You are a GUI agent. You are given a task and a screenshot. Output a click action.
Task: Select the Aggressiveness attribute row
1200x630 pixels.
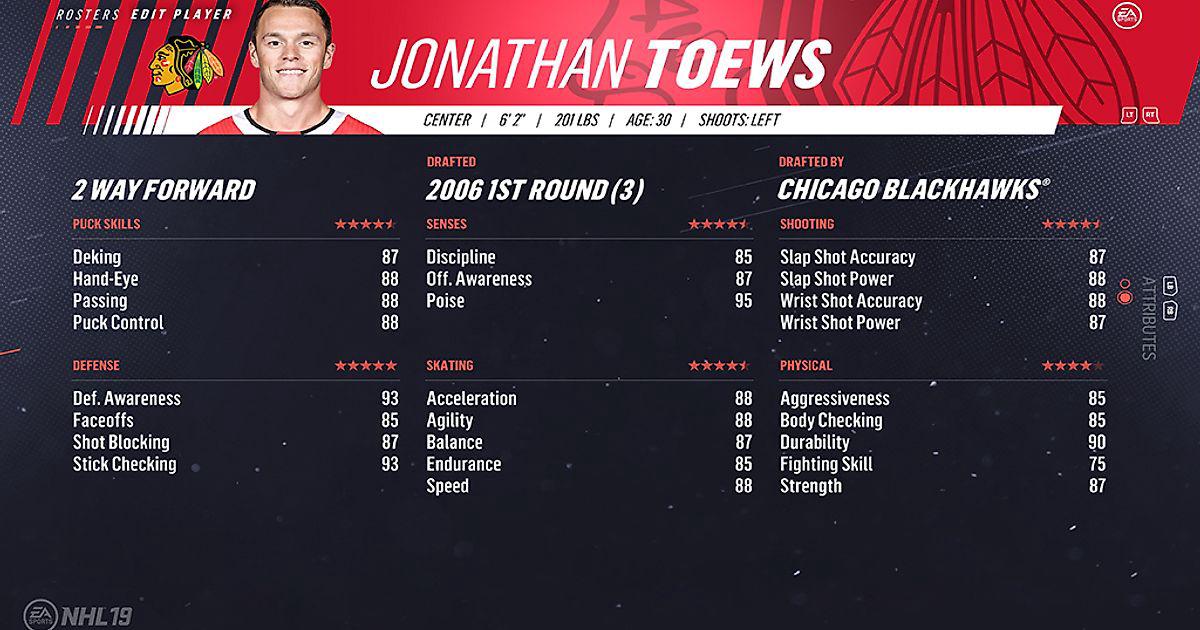(942, 398)
